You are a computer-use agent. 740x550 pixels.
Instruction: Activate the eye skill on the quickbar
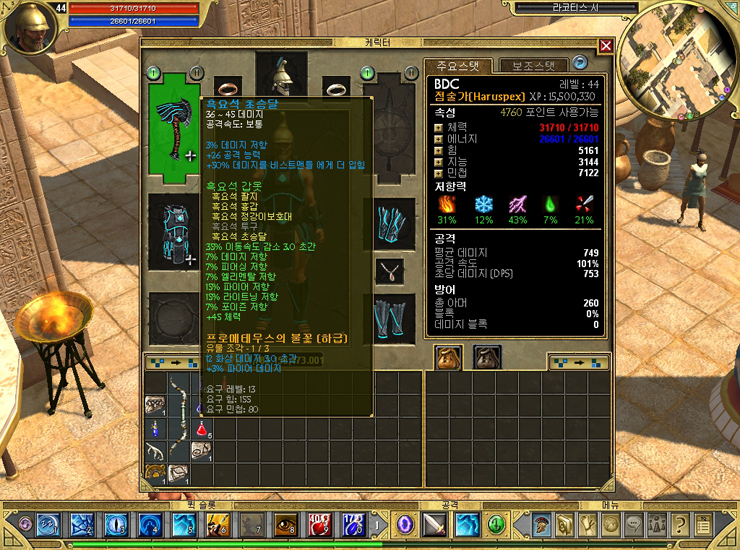pyautogui.click(x=285, y=524)
